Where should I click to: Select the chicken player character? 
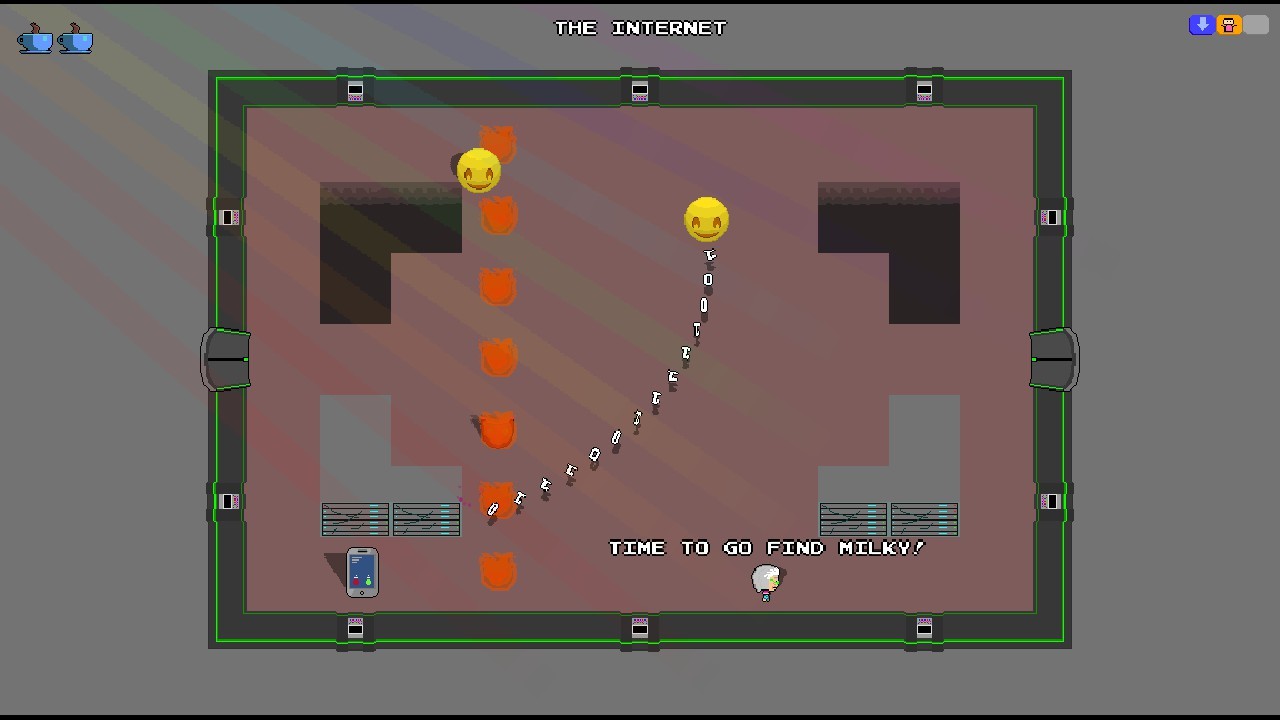[x=766, y=580]
